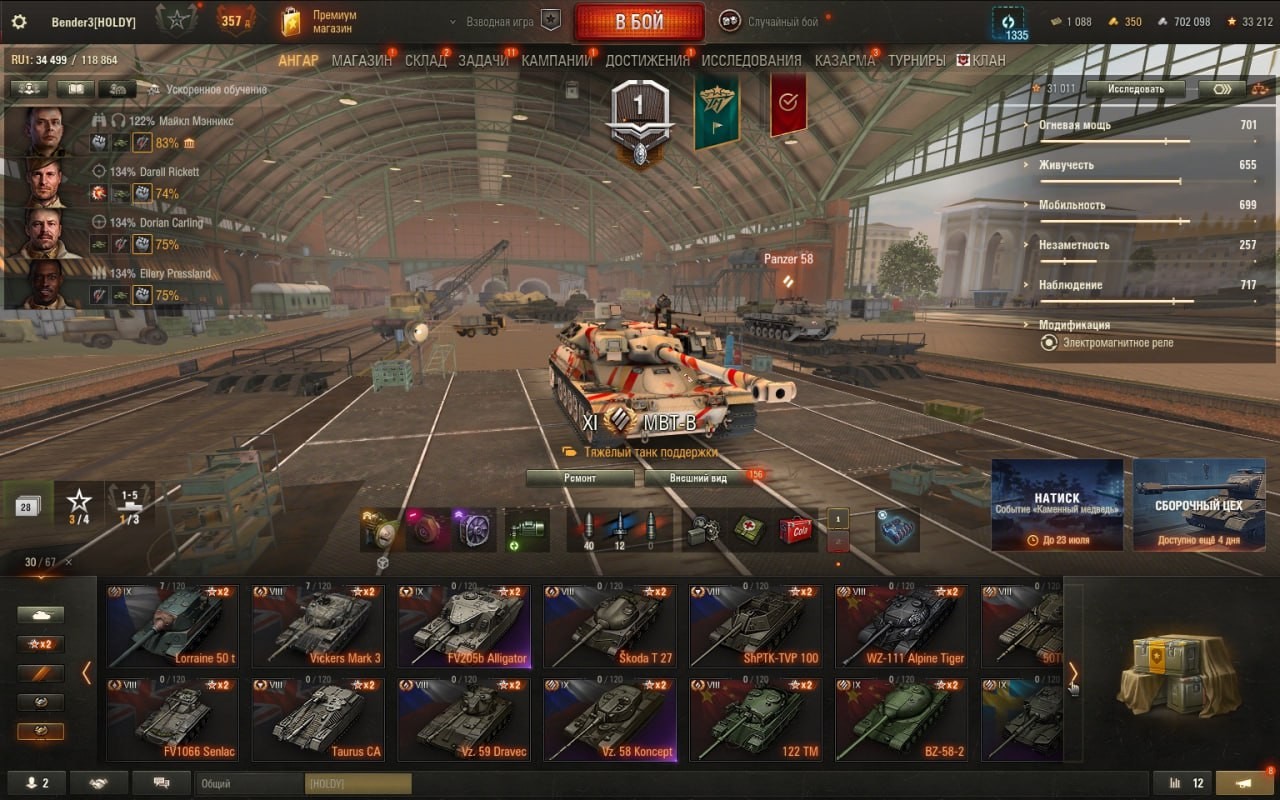Select the BZ-58-2 tank from carousel
The image size is (1280, 800).
click(x=901, y=720)
